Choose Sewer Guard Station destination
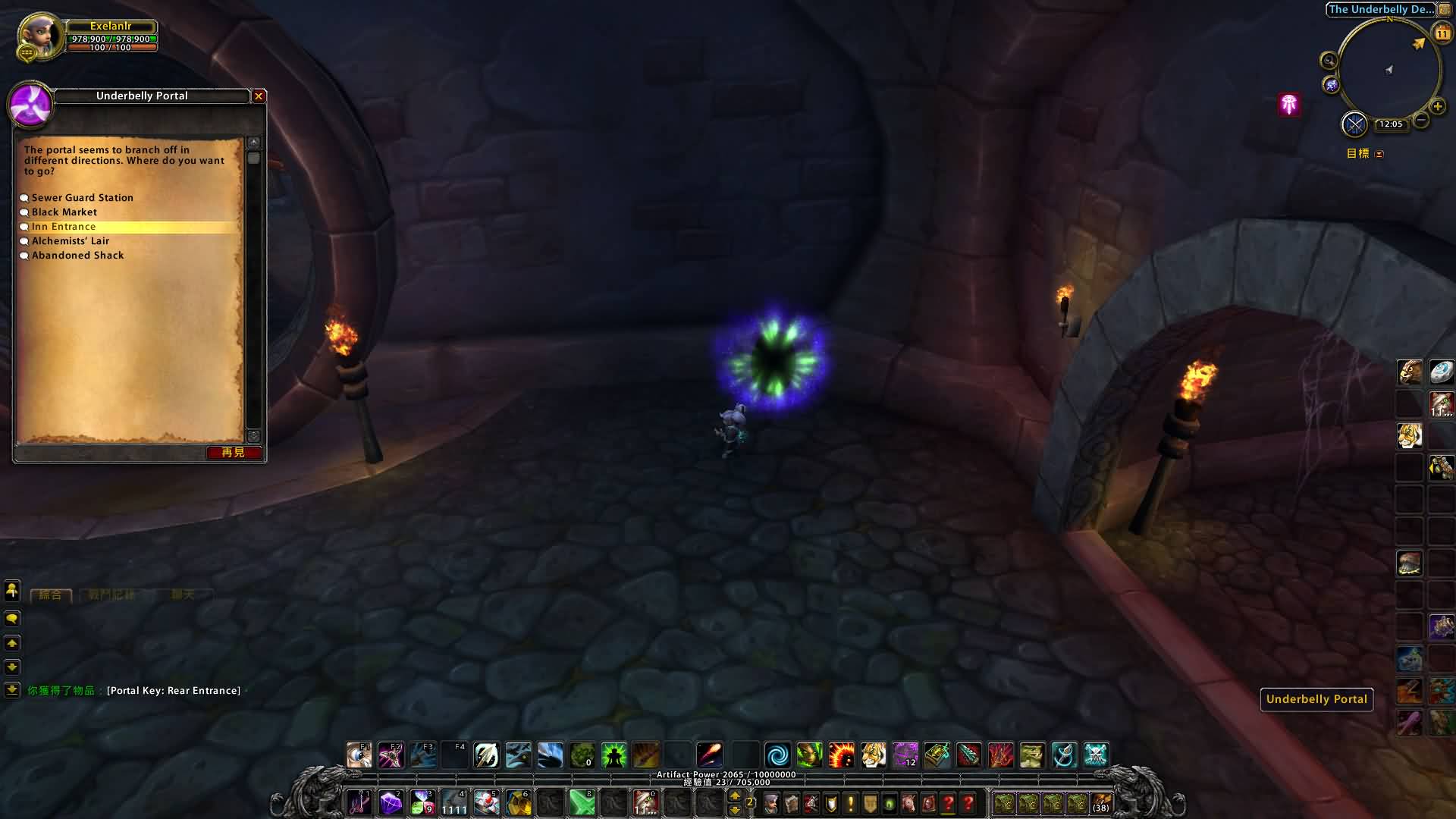This screenshot has width=1456, height=819. tap(82, 198)
